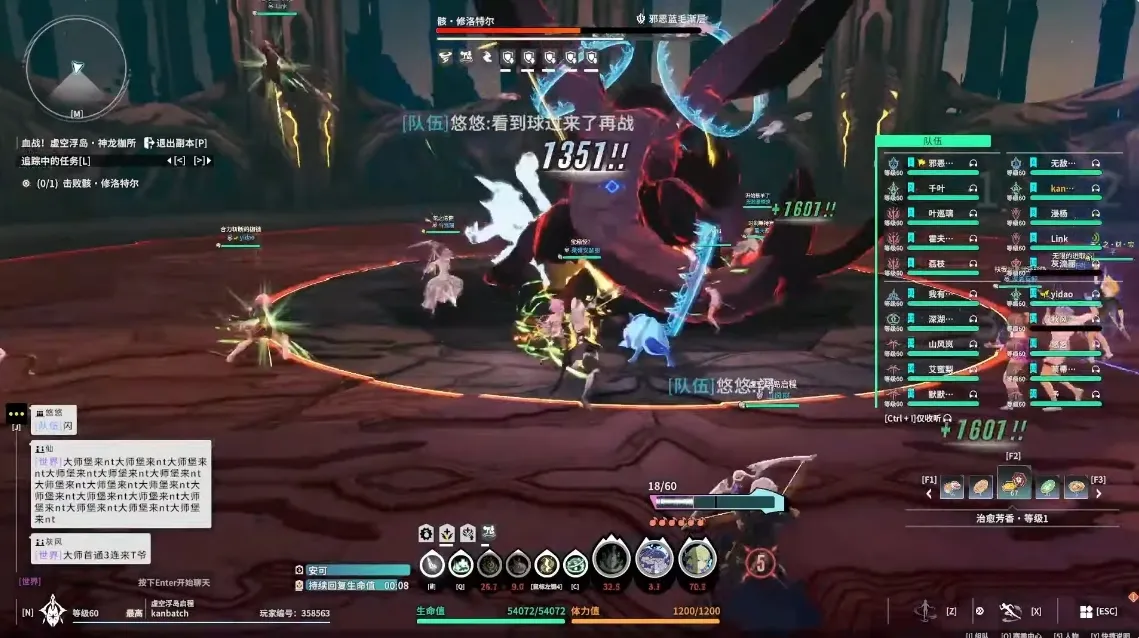Activate the skill with 70.3 cooldown

pos(697,559)
